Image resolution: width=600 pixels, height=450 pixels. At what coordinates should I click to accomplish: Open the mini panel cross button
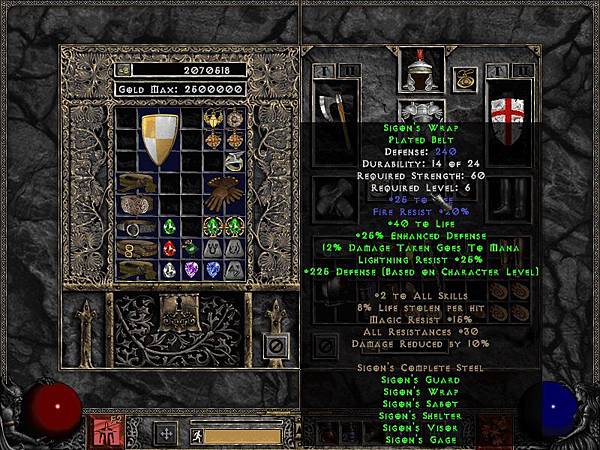click(x=166, y=434)
